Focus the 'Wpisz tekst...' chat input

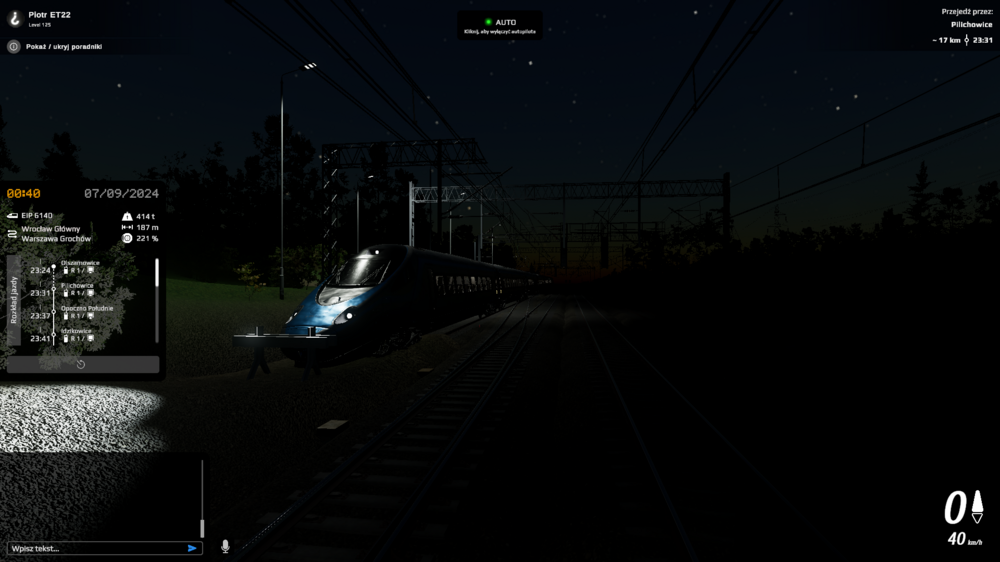95,548
